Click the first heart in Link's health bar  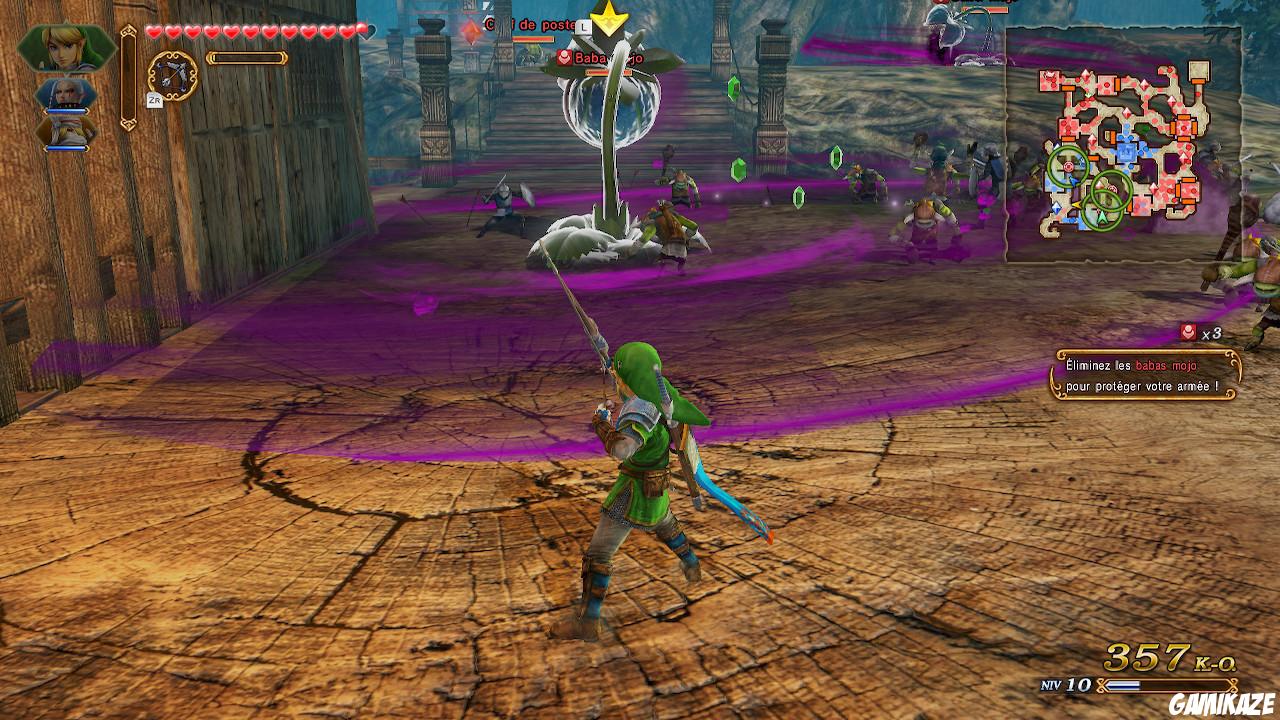click(x=154, y=32)
